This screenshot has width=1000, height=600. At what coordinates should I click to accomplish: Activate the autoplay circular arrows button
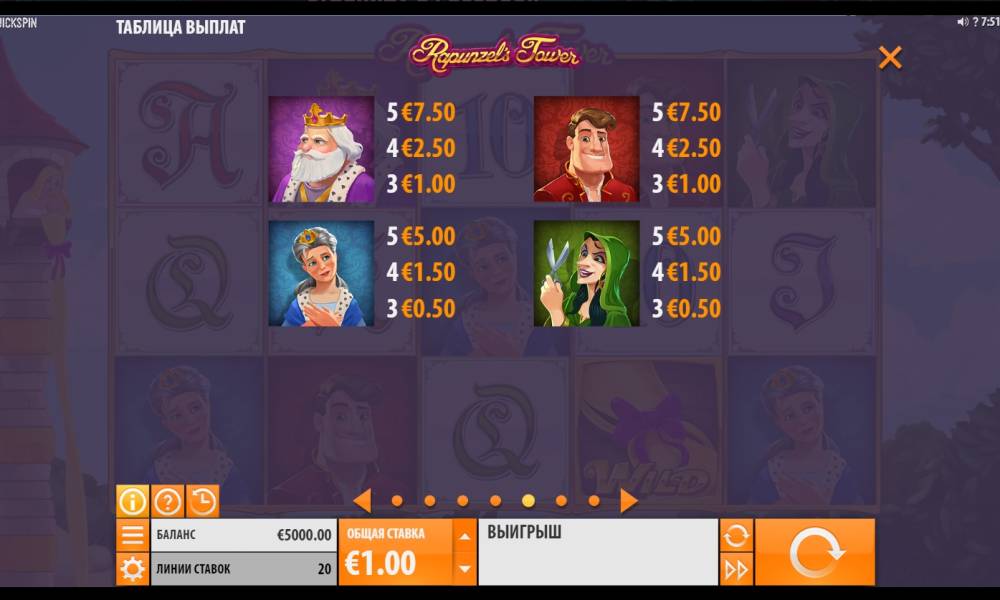pos(736,535)
